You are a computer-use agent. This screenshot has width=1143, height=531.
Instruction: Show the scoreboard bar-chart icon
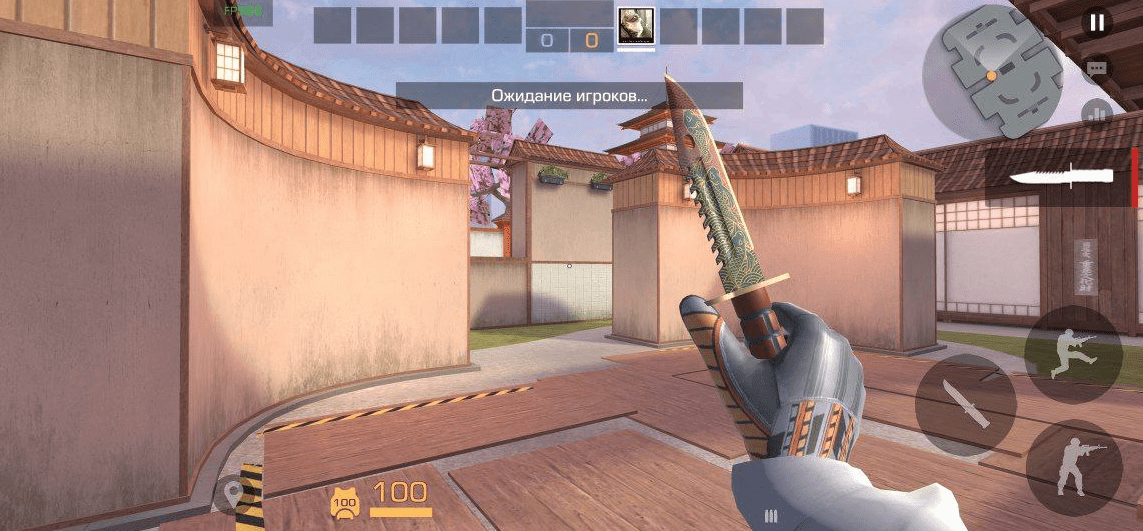click(x=1097, y=113)
